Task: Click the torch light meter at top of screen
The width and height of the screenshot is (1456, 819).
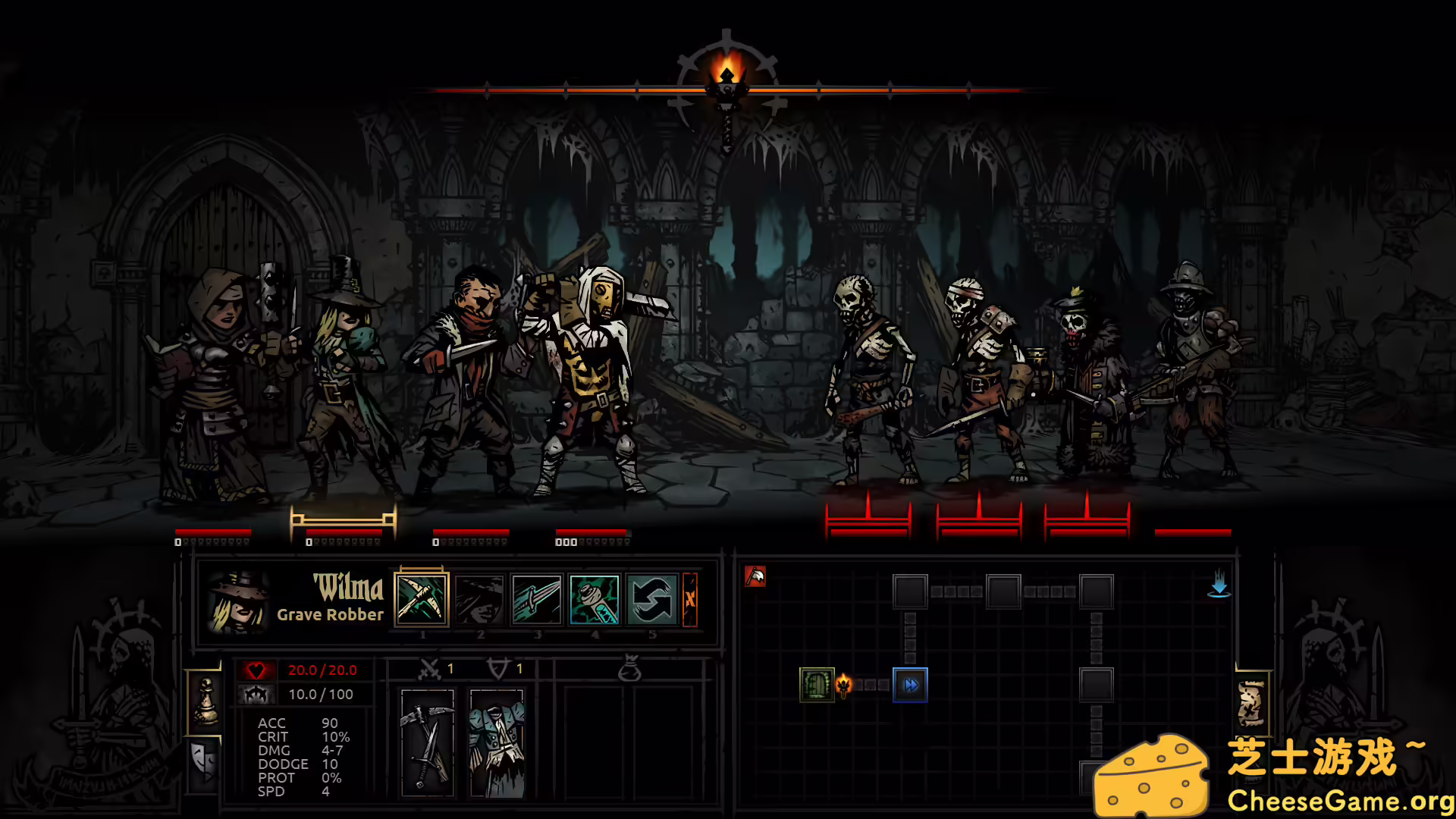Action: click(x=726, y=83)
